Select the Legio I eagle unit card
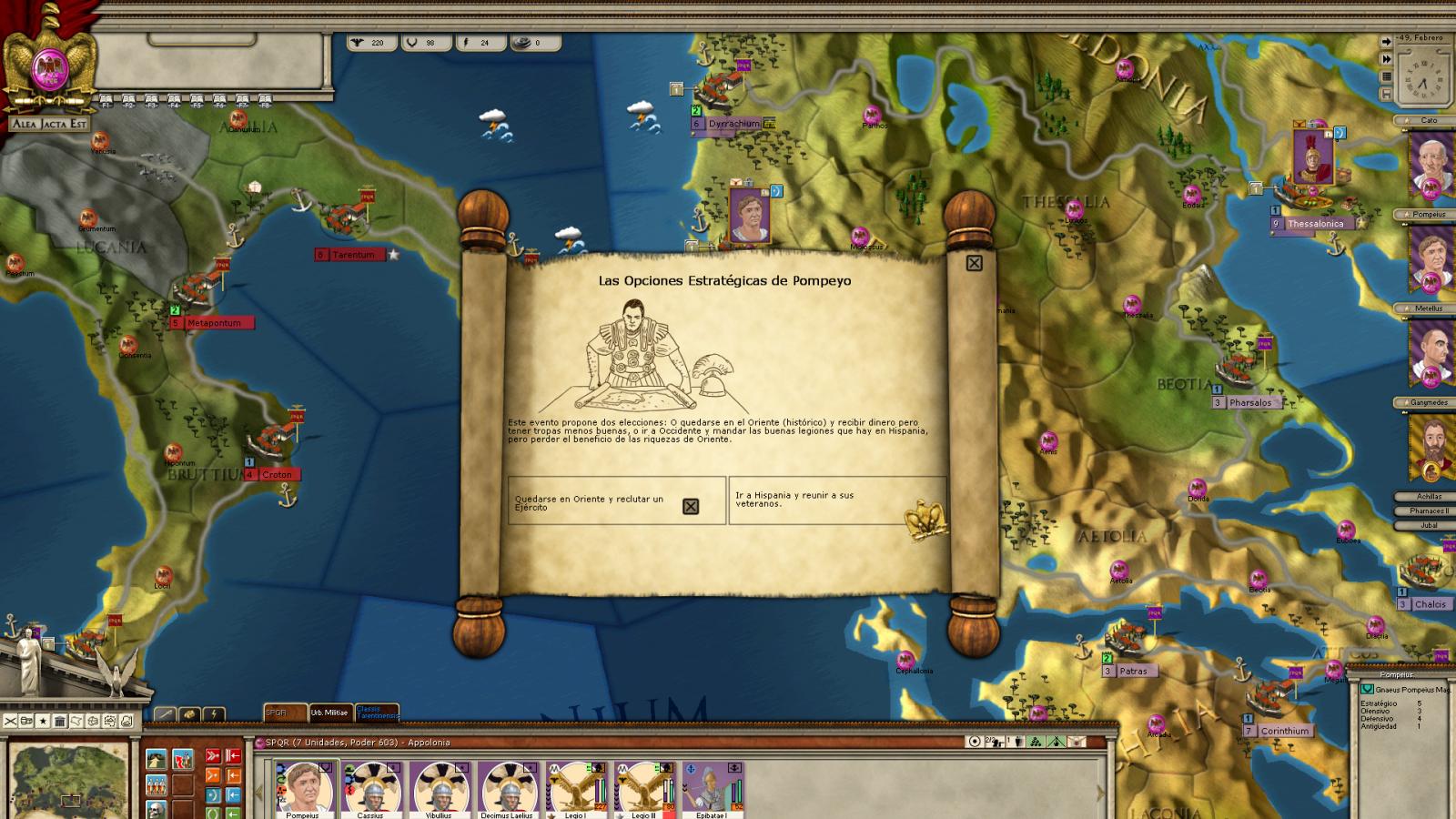The image size is (1456, 819). coord(575,788)
